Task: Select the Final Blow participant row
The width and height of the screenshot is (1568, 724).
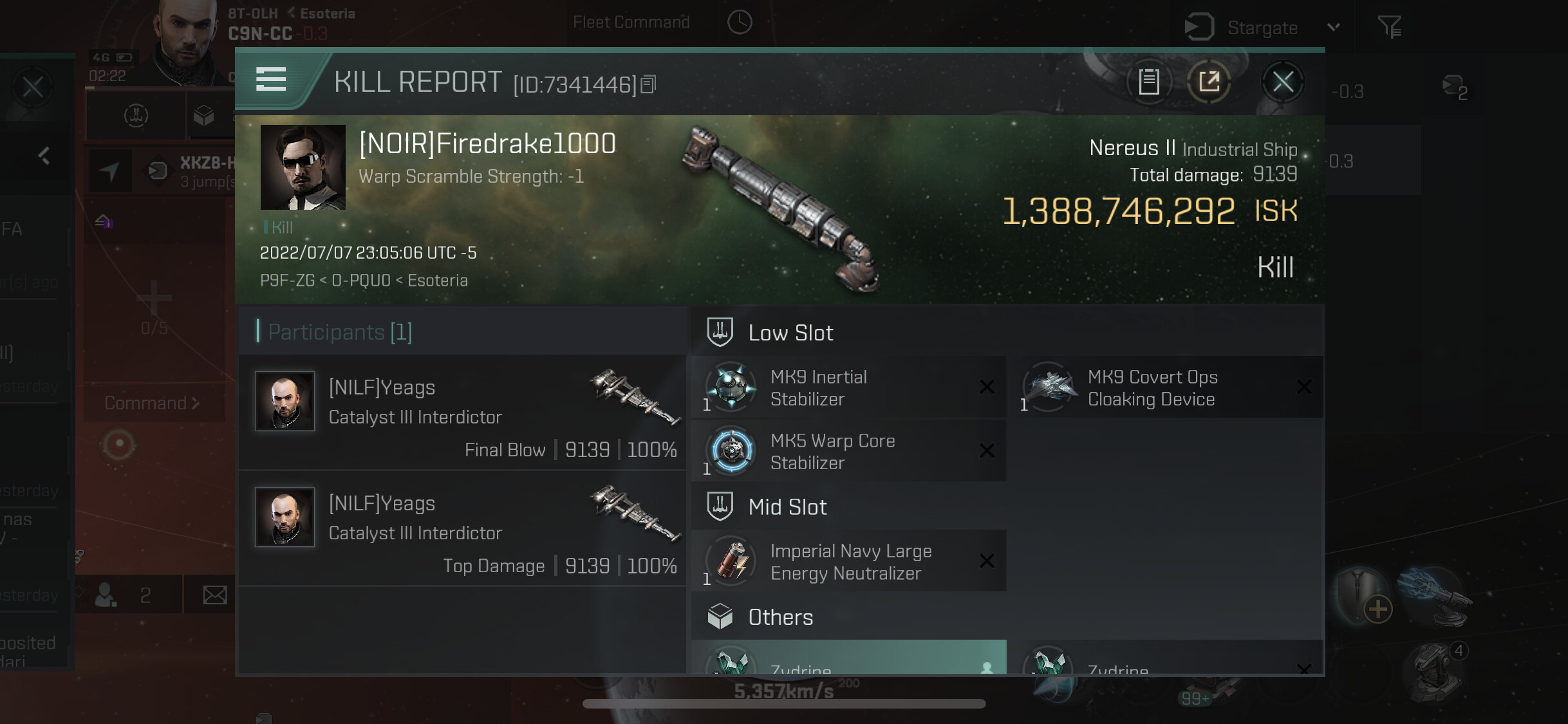Action: coord(463,413)
